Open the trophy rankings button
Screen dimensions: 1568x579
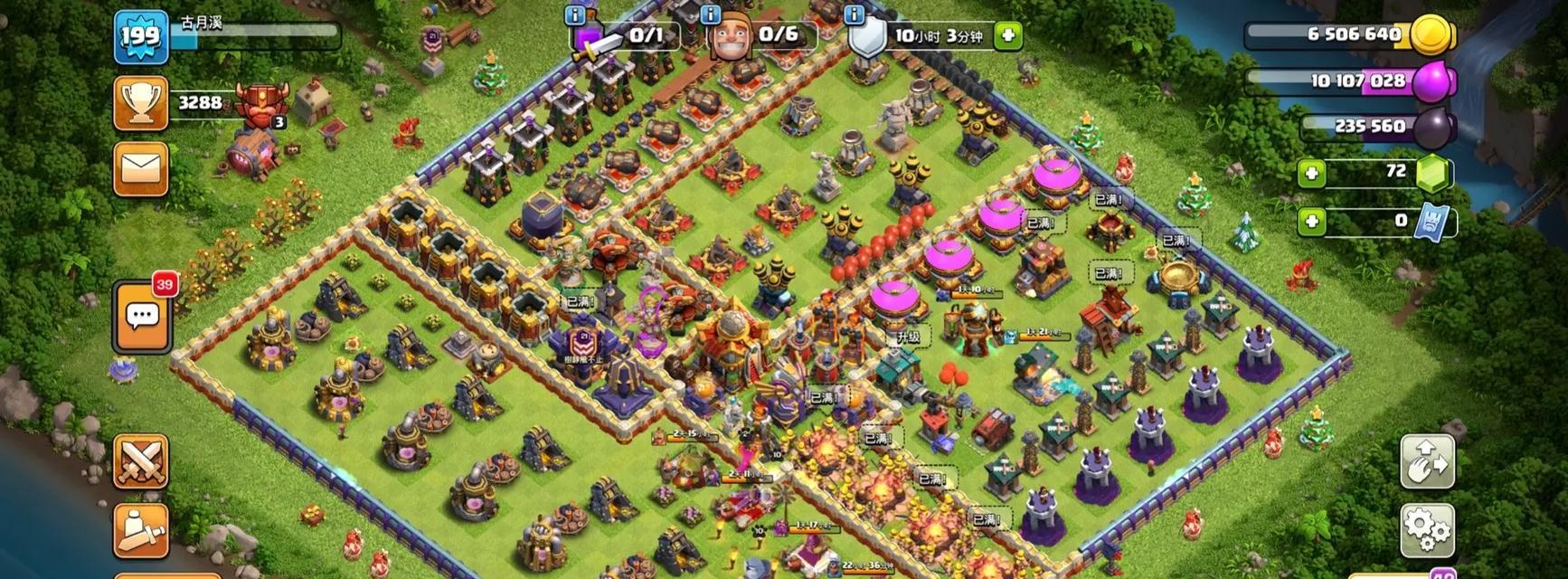pyautogui.click(x=140, y=103)
